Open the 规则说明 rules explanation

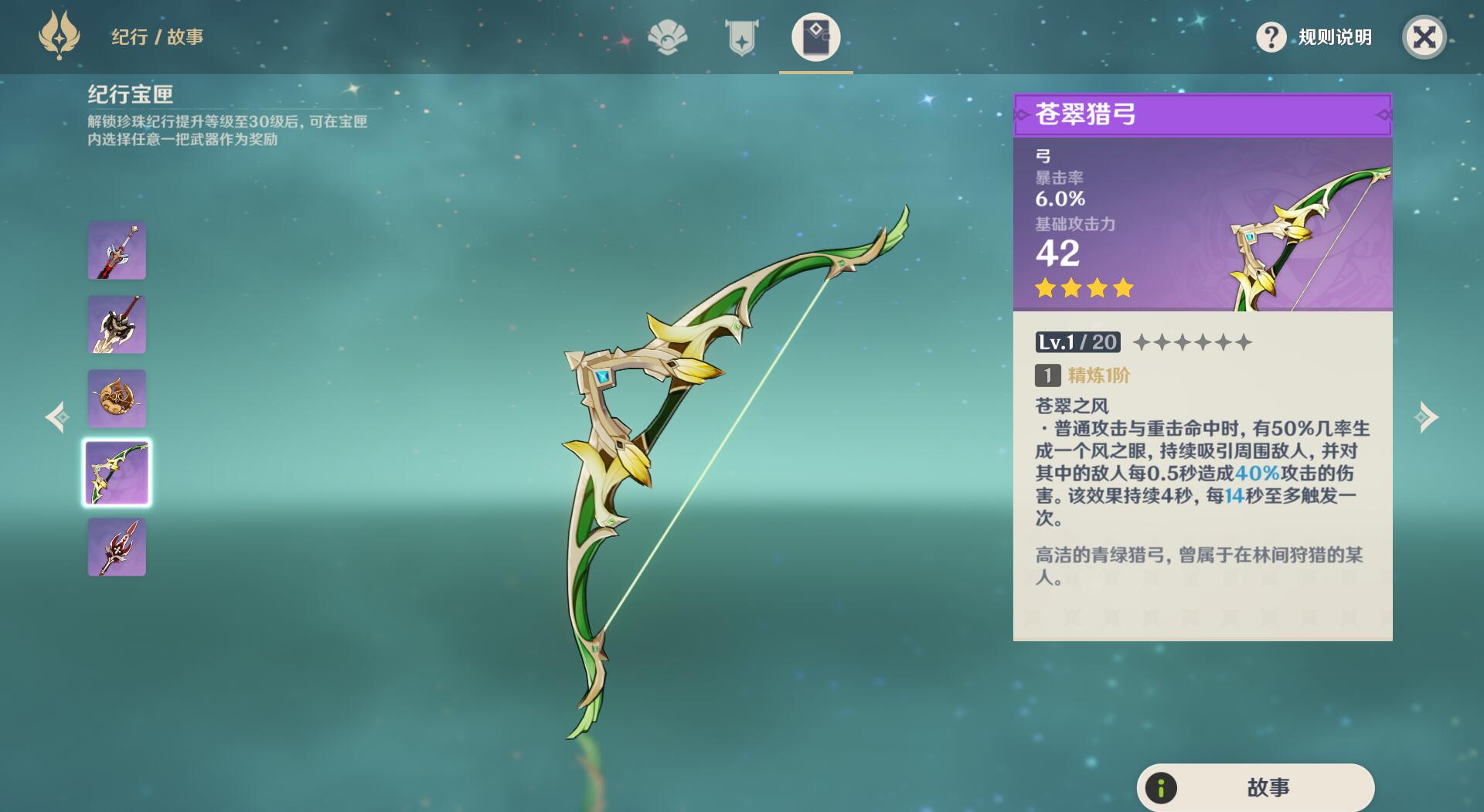(x=1314, y=37)
